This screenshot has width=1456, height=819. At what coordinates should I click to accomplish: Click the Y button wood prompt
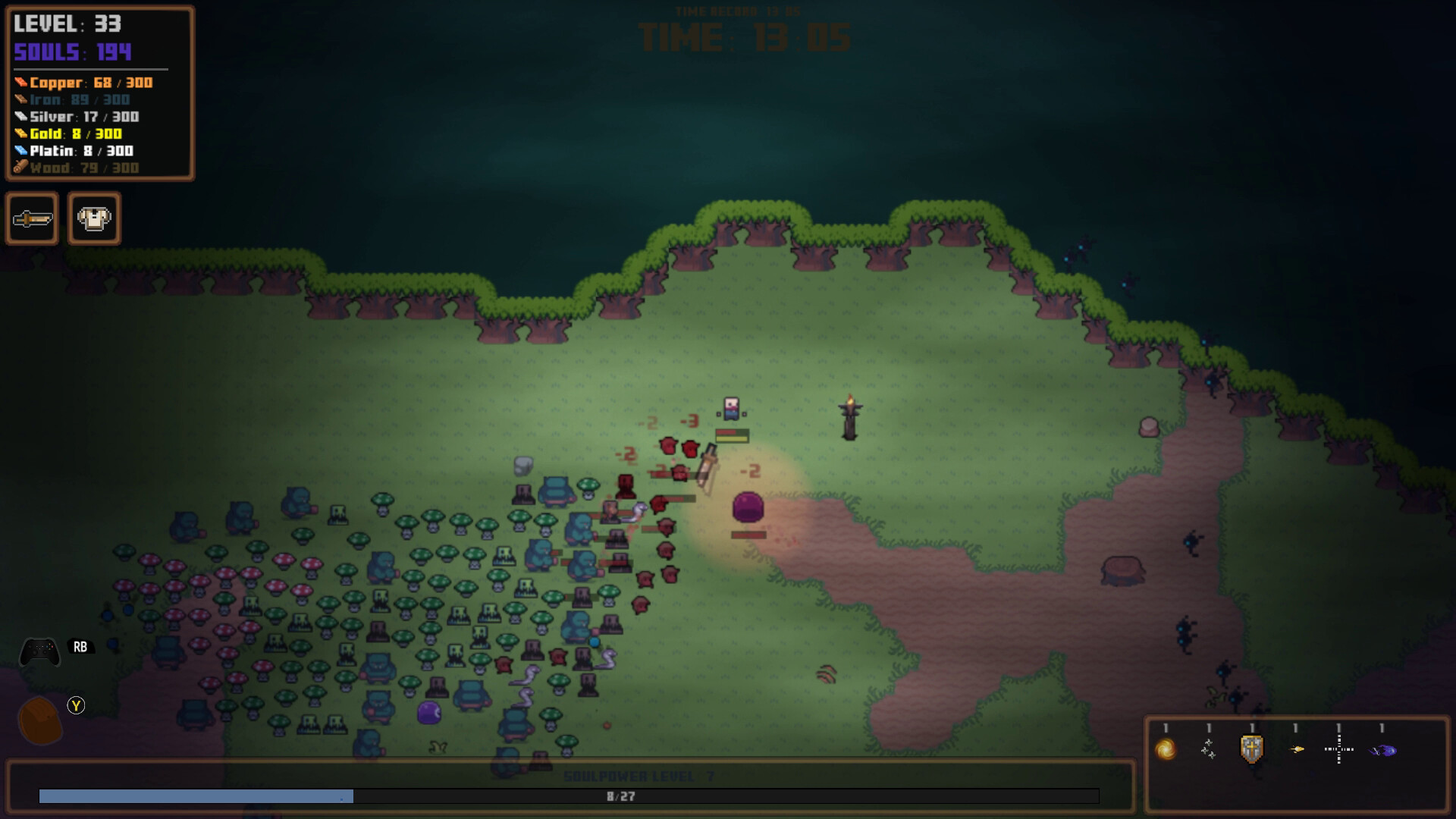pyautogui.click(x=76, y=705)
